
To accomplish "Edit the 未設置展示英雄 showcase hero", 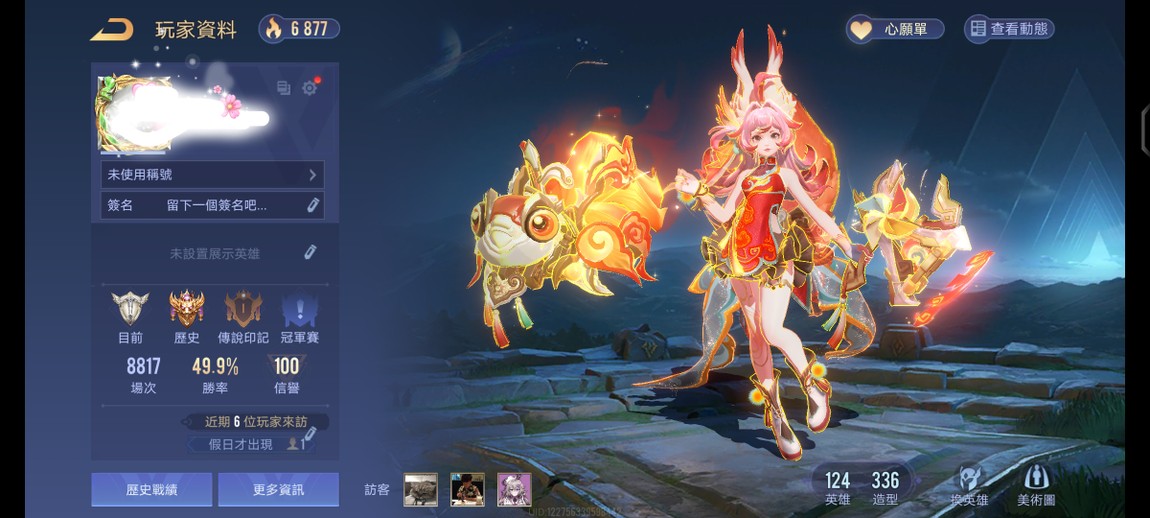I will [310, 253].
